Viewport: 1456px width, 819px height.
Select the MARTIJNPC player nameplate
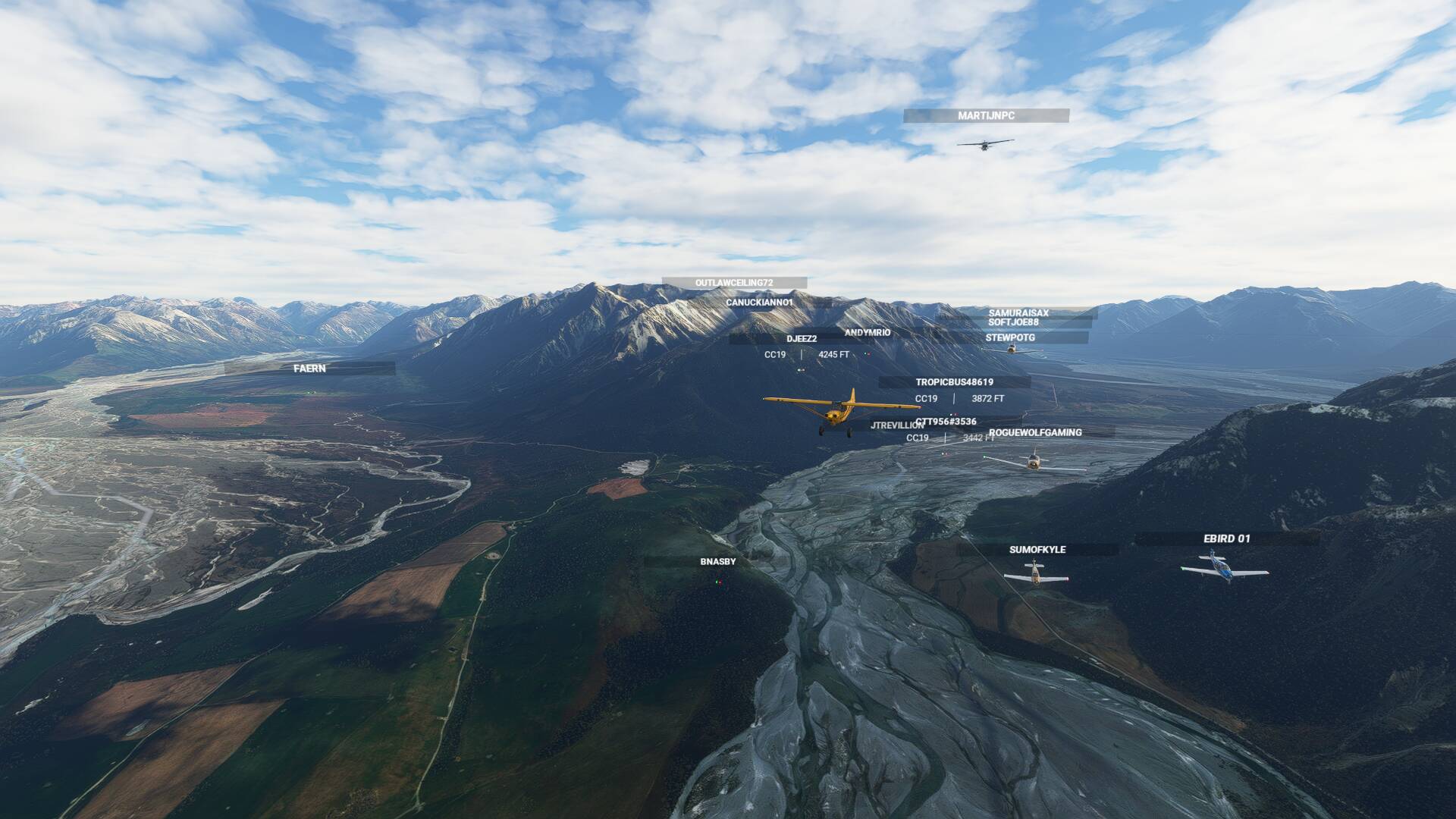[x=986, y=116]
